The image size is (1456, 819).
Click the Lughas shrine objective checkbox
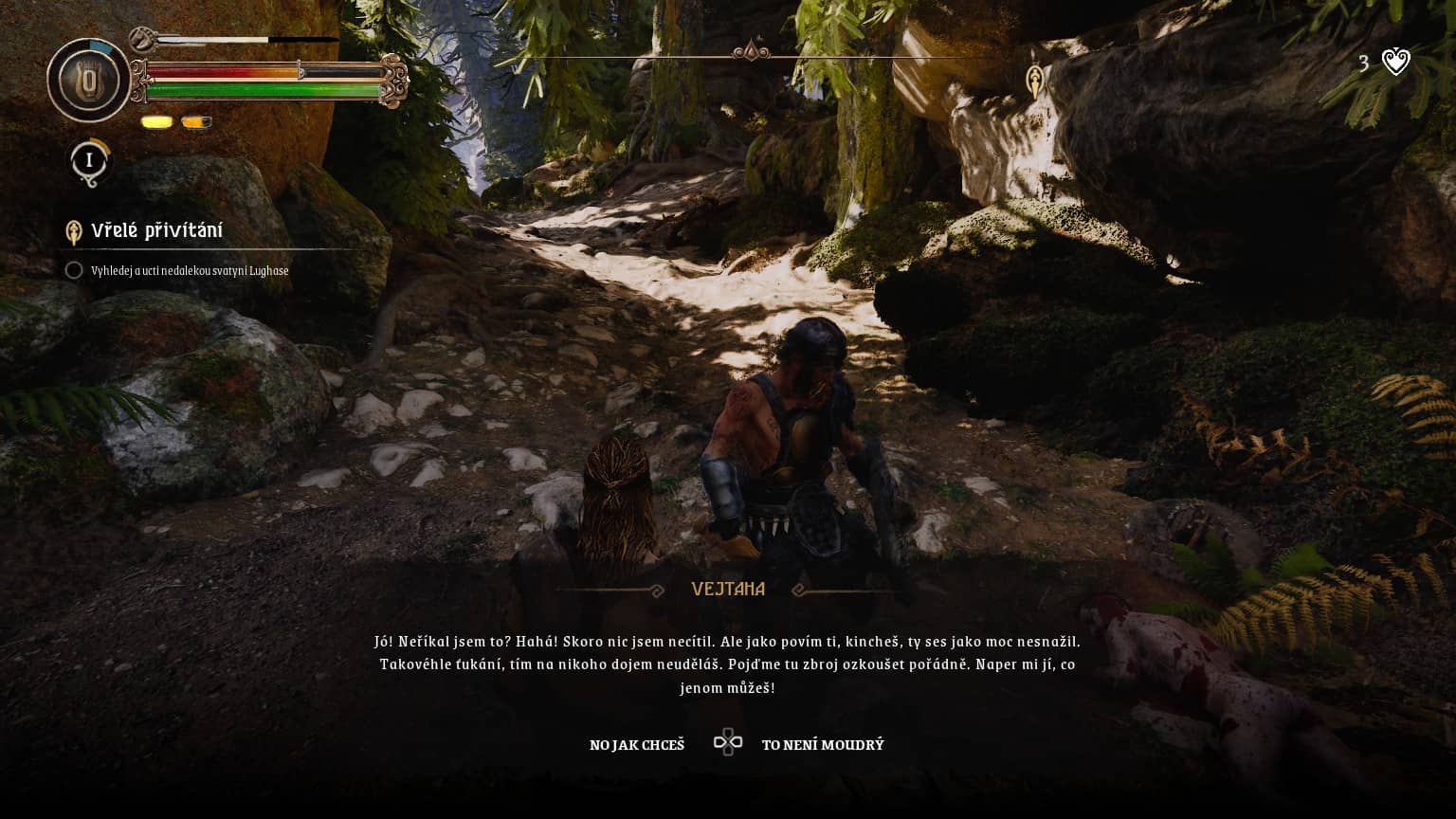74,271
